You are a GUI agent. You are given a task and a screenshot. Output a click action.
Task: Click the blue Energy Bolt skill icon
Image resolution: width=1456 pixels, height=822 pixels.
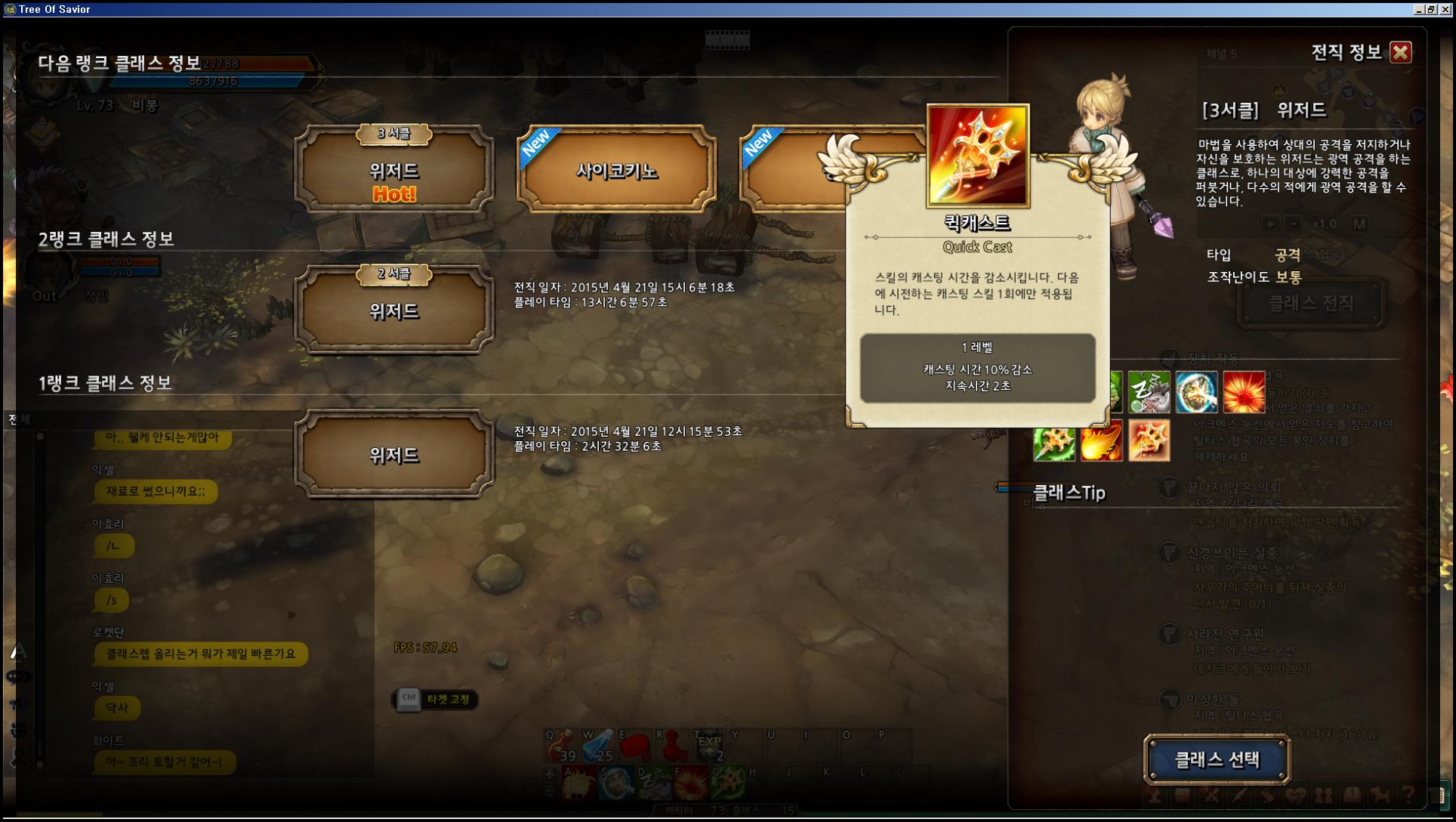point(1196,392)
